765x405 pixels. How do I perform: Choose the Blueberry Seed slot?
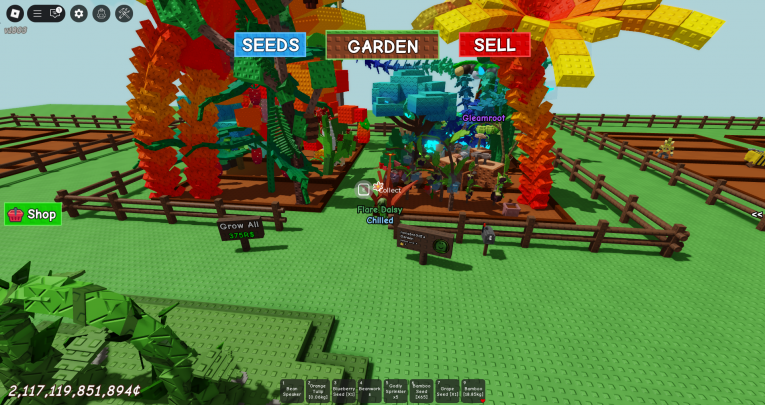click(x=344, y=391)
